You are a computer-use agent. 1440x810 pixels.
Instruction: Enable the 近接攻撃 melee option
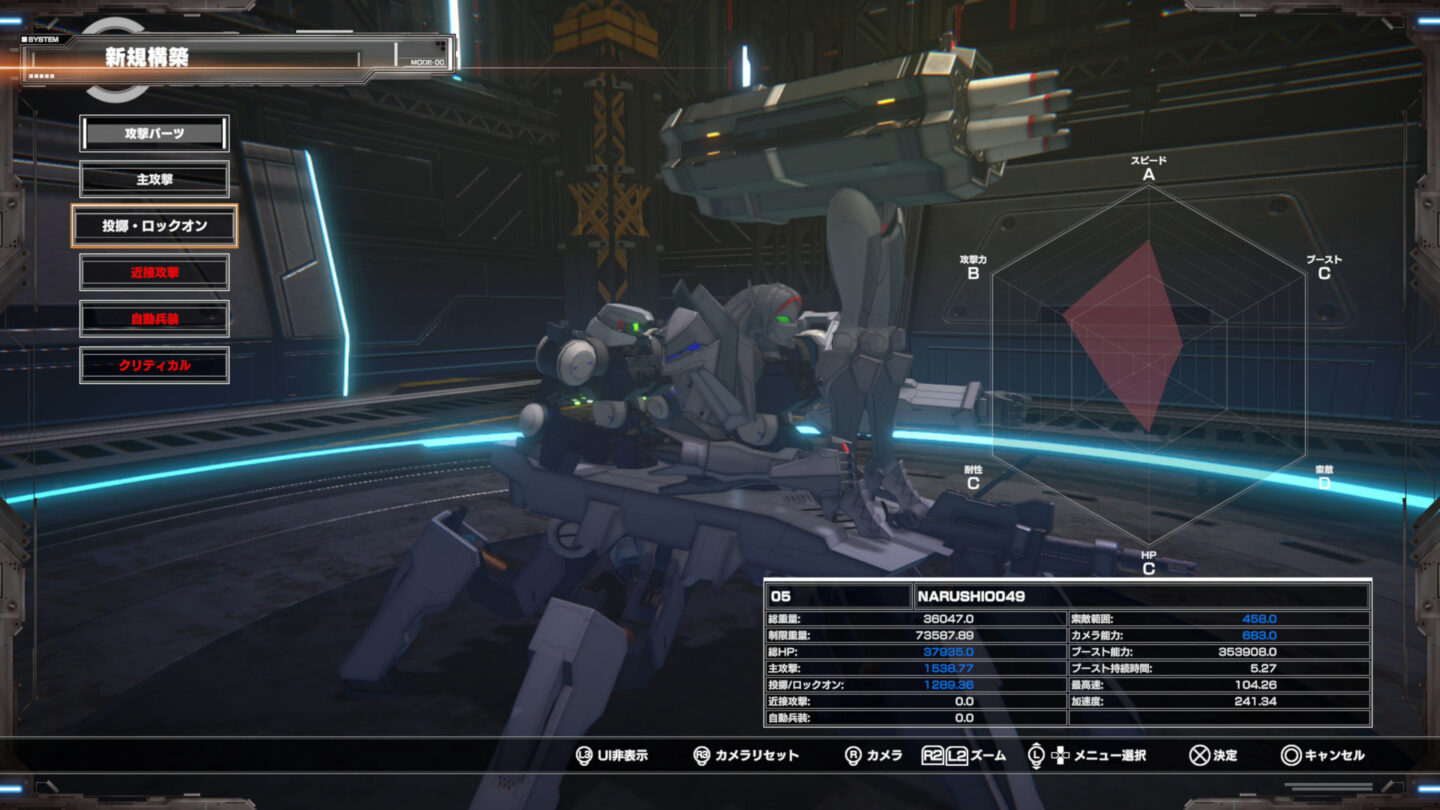(154, 272)
